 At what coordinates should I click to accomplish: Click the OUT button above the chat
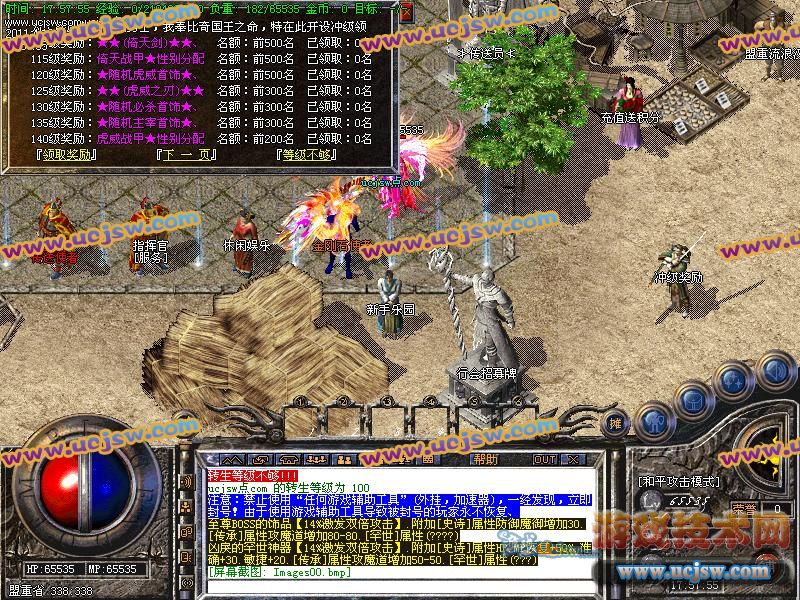point(544,459)
